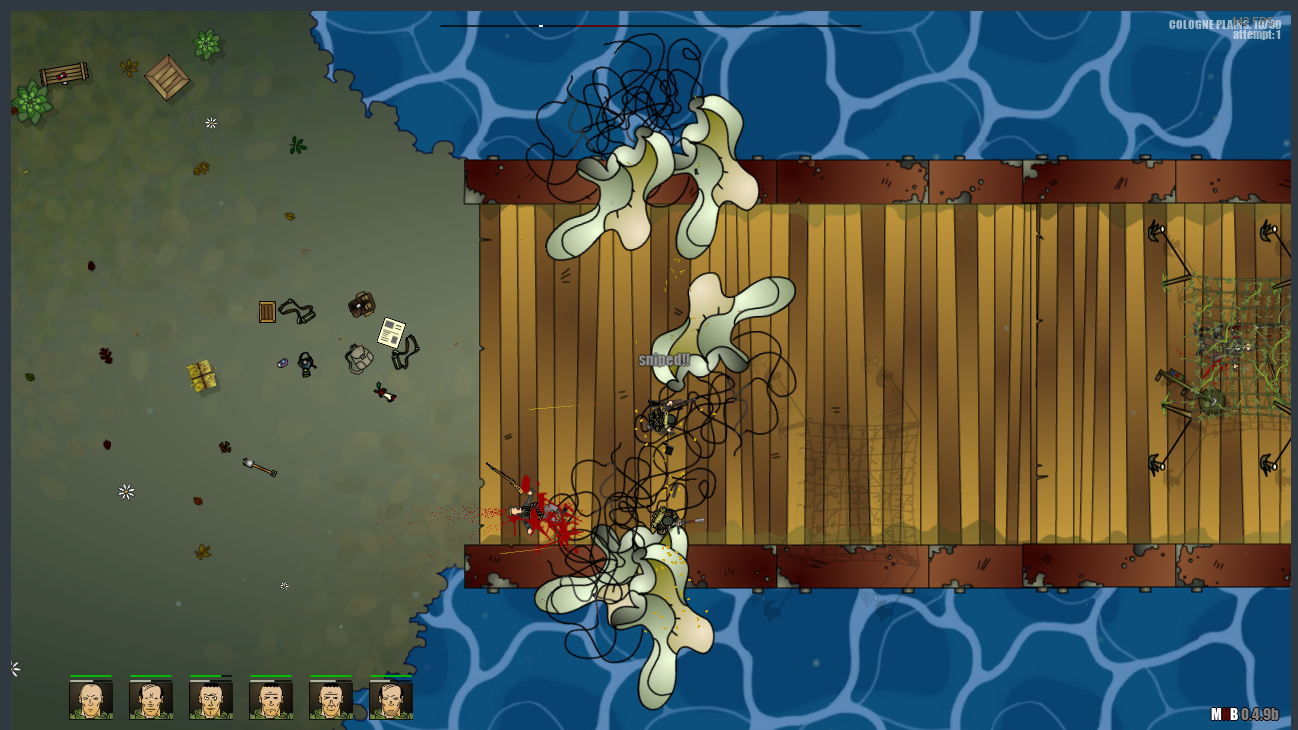Click the wooden supply crate beside the rifle
The height and width of the screenshot is (730, 1298).
267,312
